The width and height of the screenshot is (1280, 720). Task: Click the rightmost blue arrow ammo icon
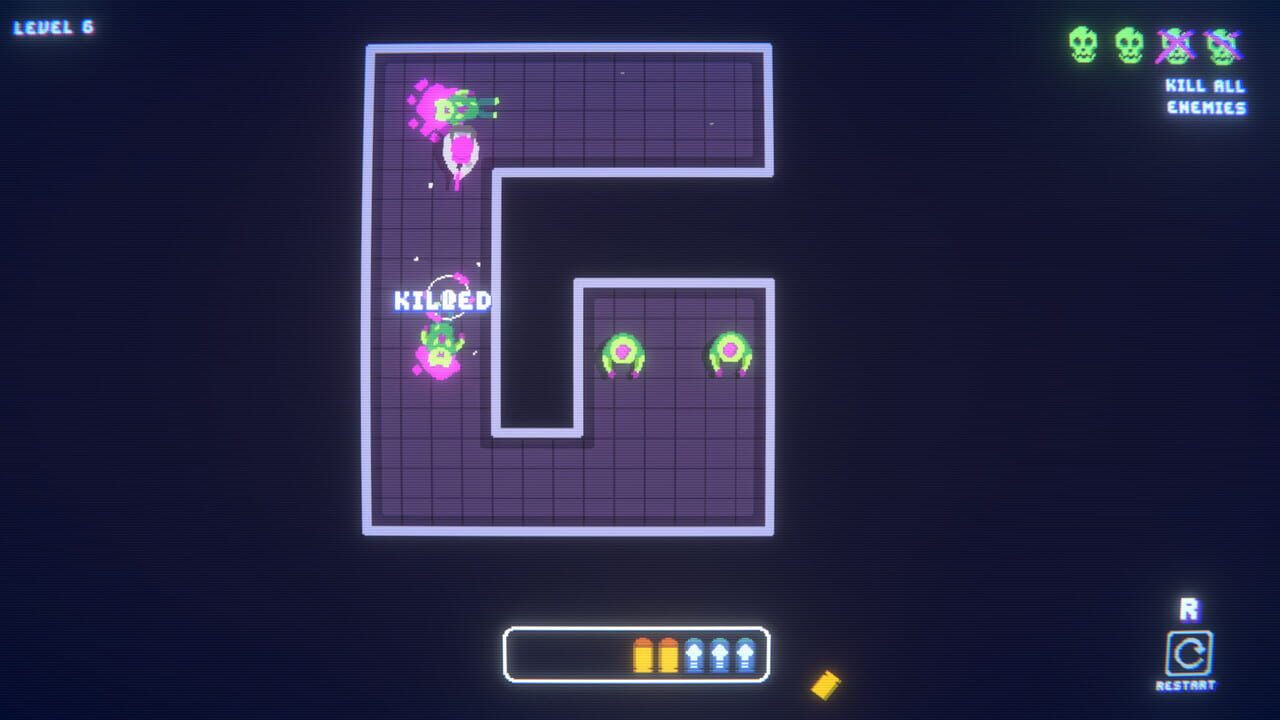(x=746, y=653)
